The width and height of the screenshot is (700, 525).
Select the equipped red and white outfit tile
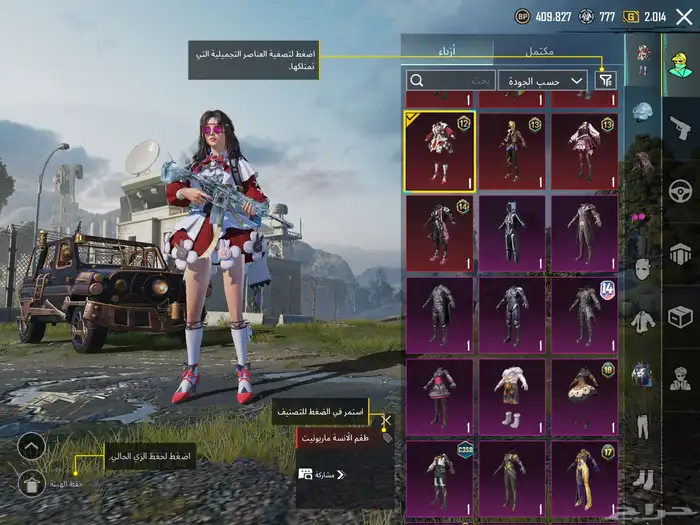point(440,151)
